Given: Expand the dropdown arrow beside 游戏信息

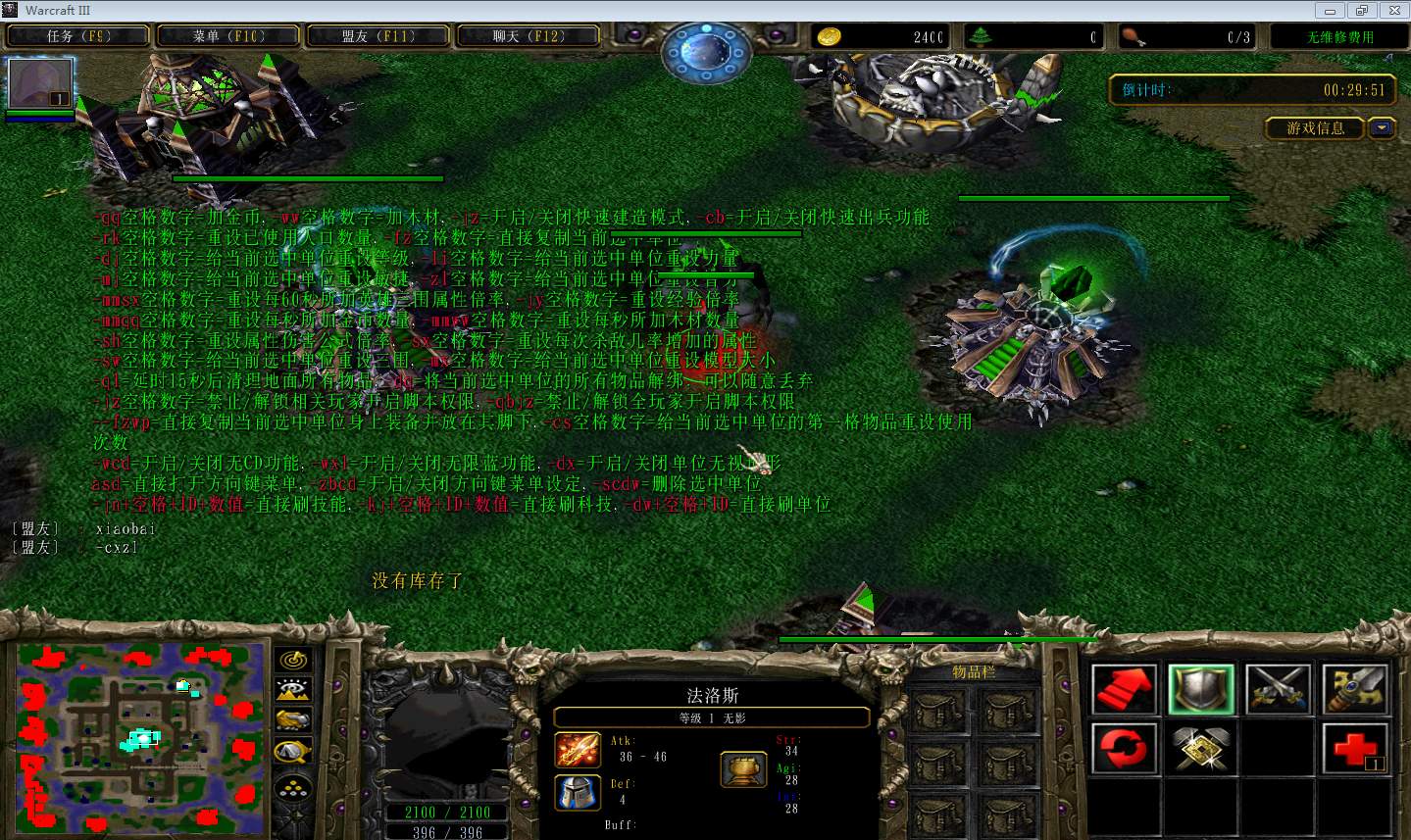Looking at the screenshot, I should (x=1383, y=128).
